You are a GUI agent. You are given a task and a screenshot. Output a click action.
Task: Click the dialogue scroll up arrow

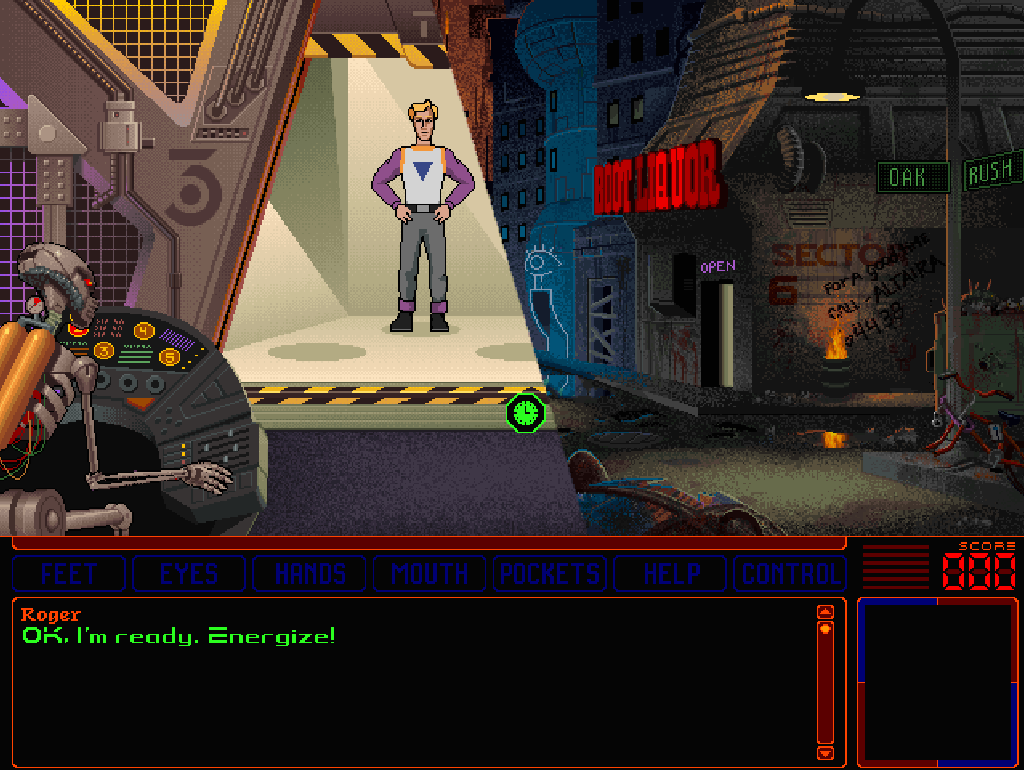(825, 612)
